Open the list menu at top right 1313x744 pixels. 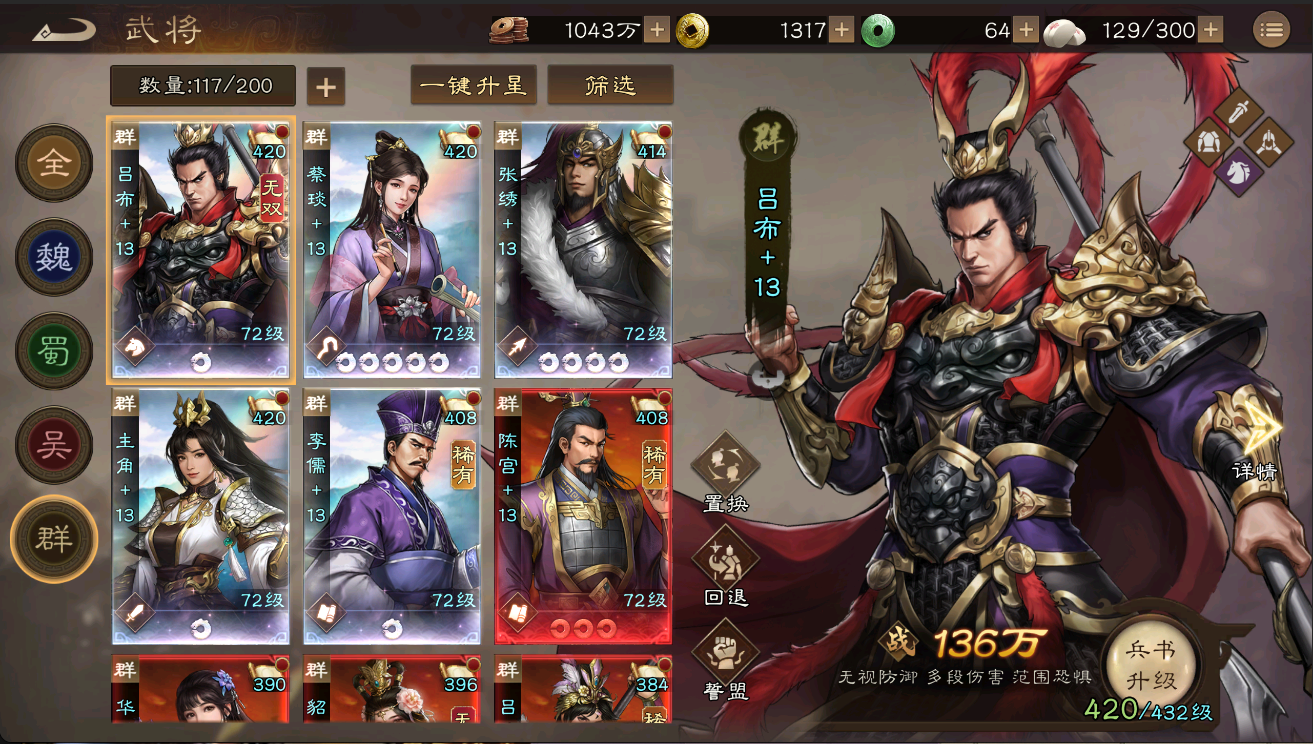point(1272,28)
